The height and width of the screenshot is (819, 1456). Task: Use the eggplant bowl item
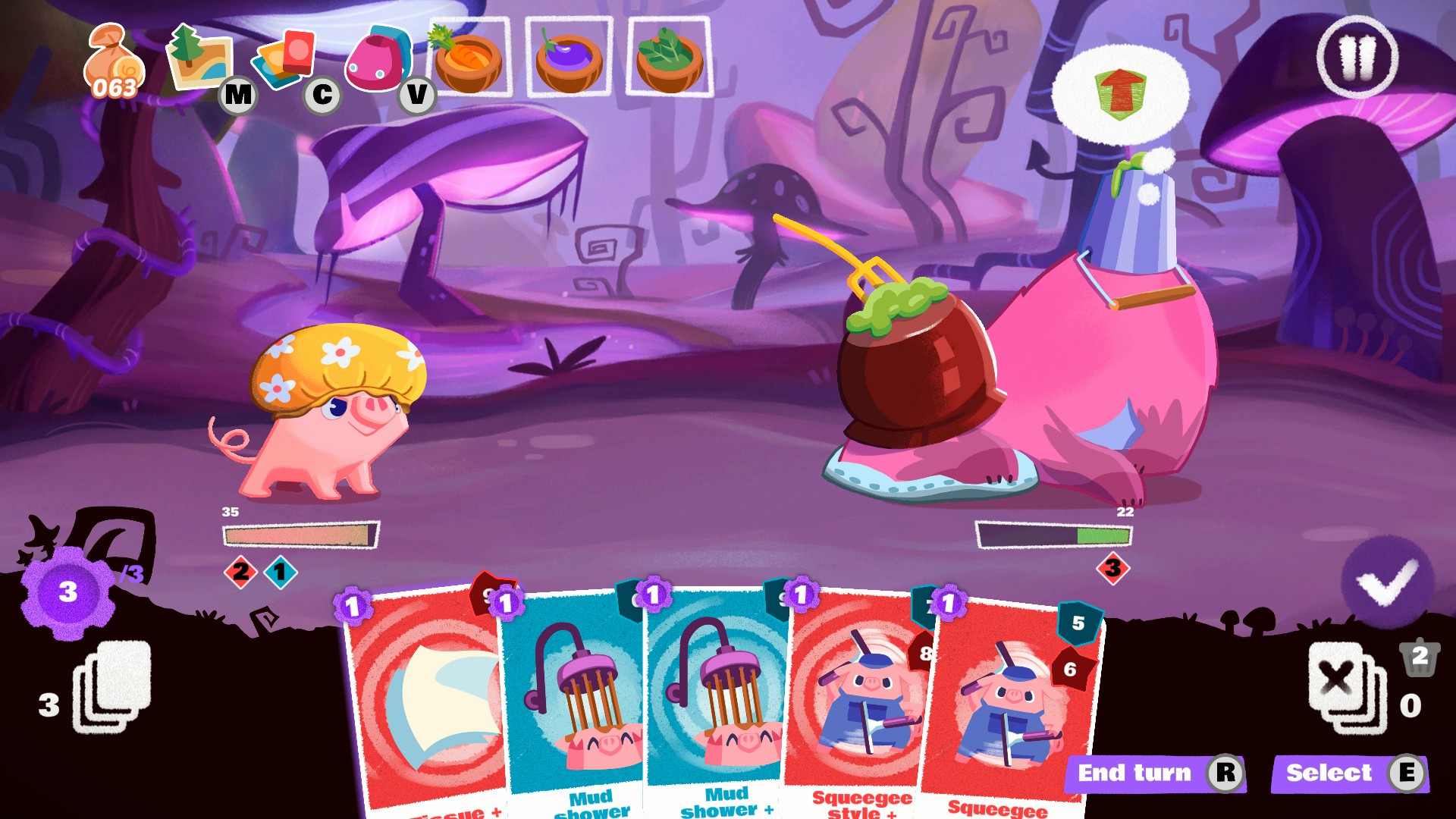569,58
